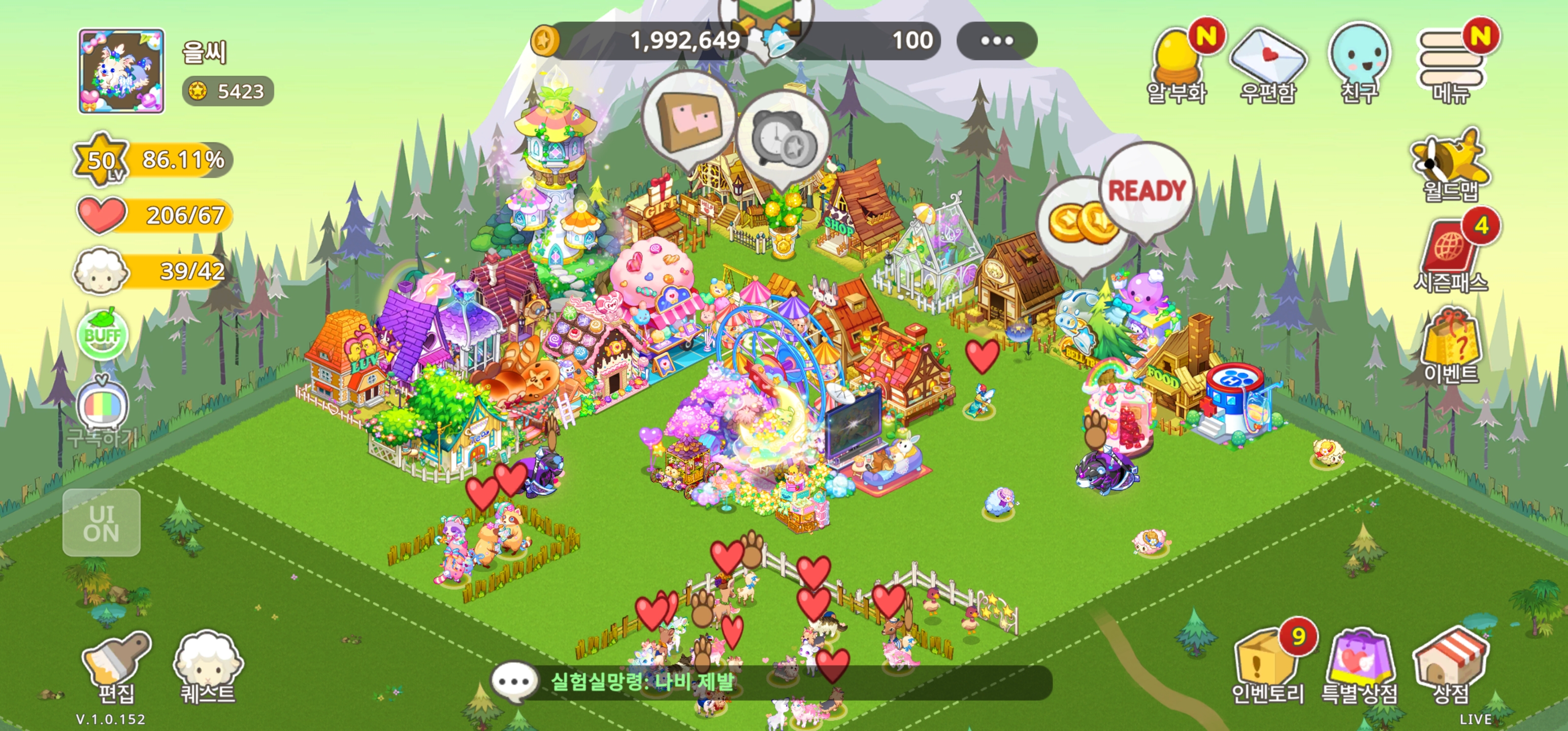This screenshot has height=731, width=1568.
Task: Open the 메뉴 main menu
Action: [x=1451, y=65]
